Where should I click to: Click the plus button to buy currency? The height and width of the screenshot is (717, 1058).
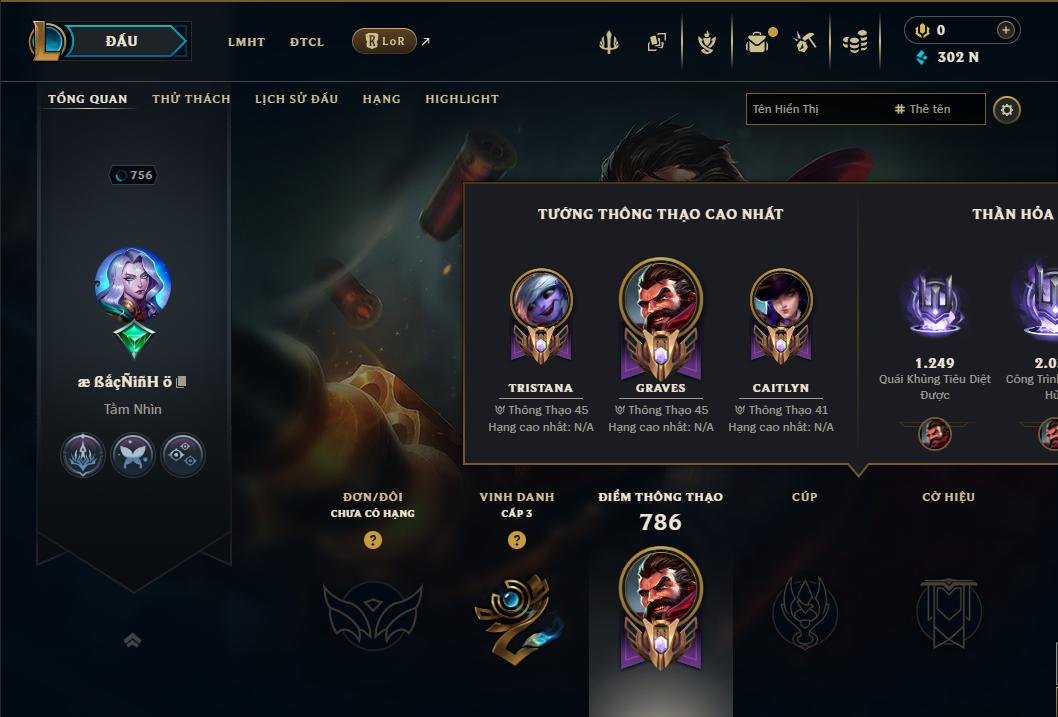[1005, 30]
